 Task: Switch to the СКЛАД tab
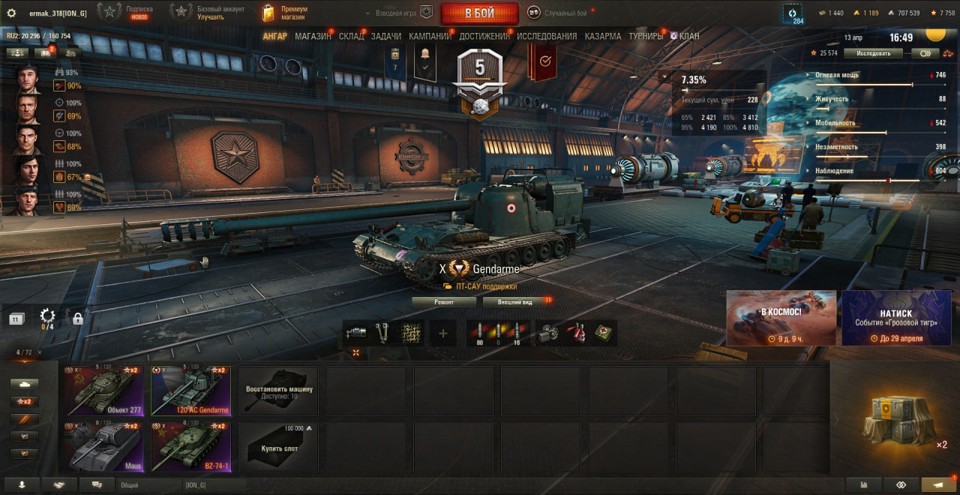(x=352, y=36)
